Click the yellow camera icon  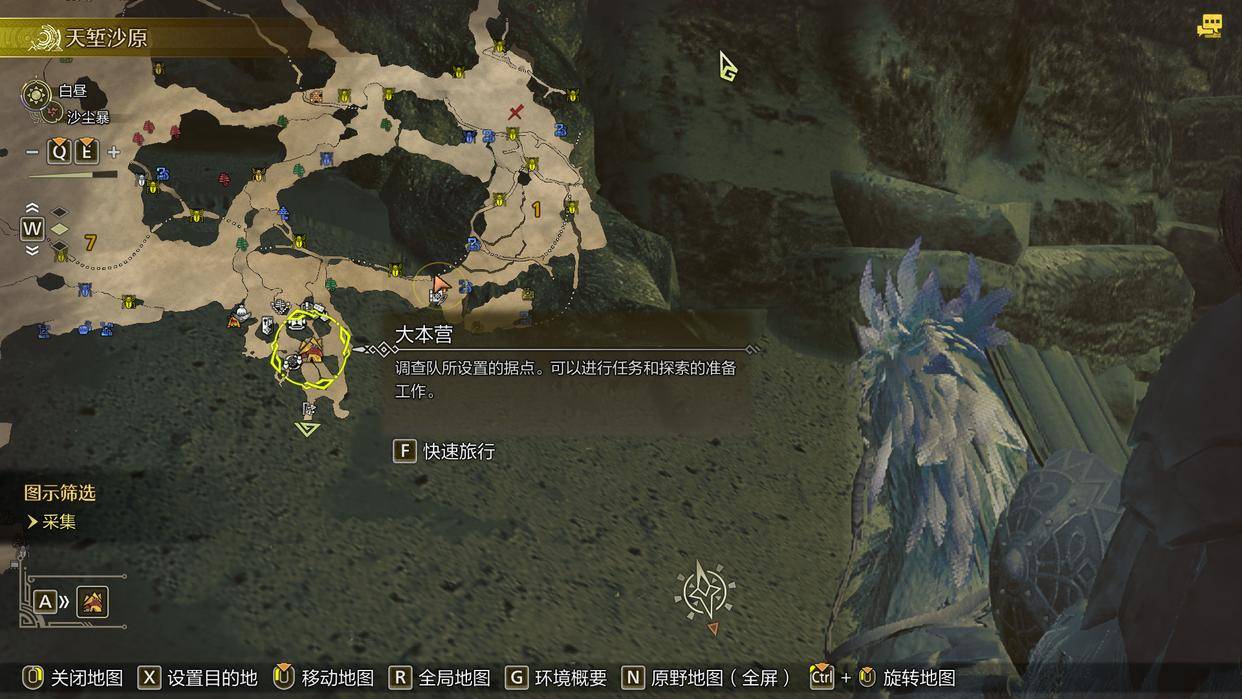point(1210,26)
